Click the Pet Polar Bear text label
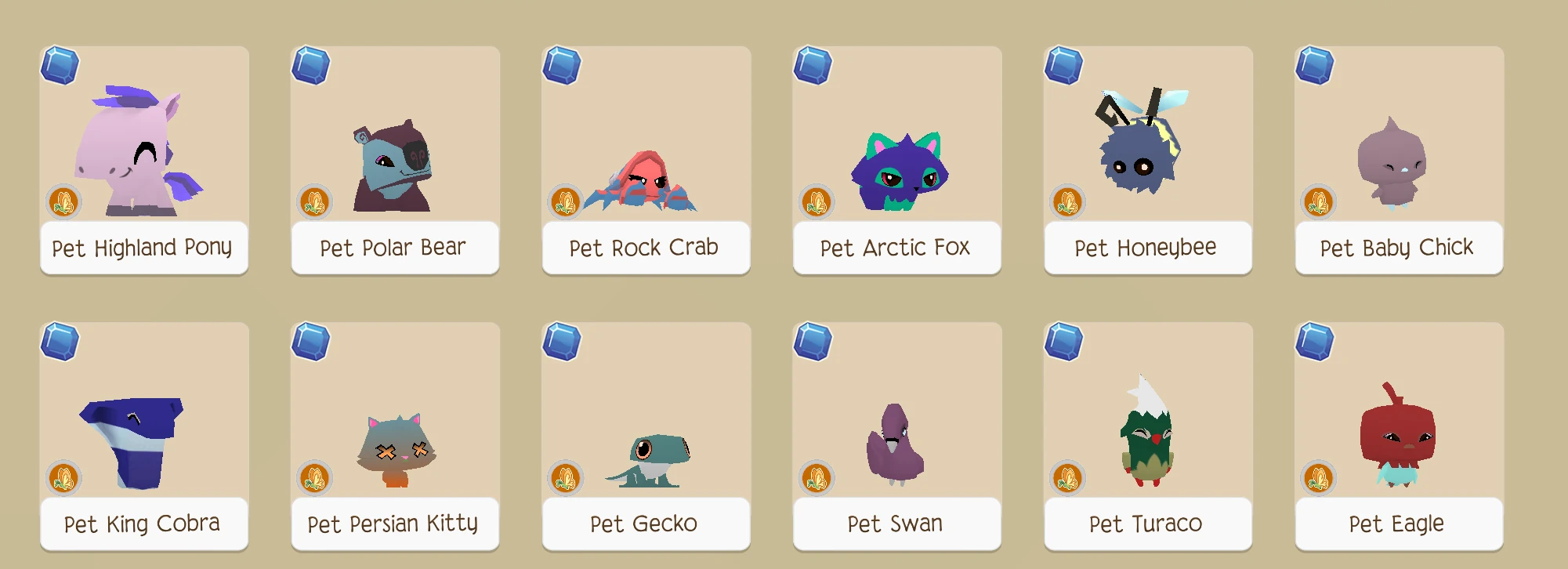Image resolution: width=1568 pixels, height=569 pixels. click(394, 247)
